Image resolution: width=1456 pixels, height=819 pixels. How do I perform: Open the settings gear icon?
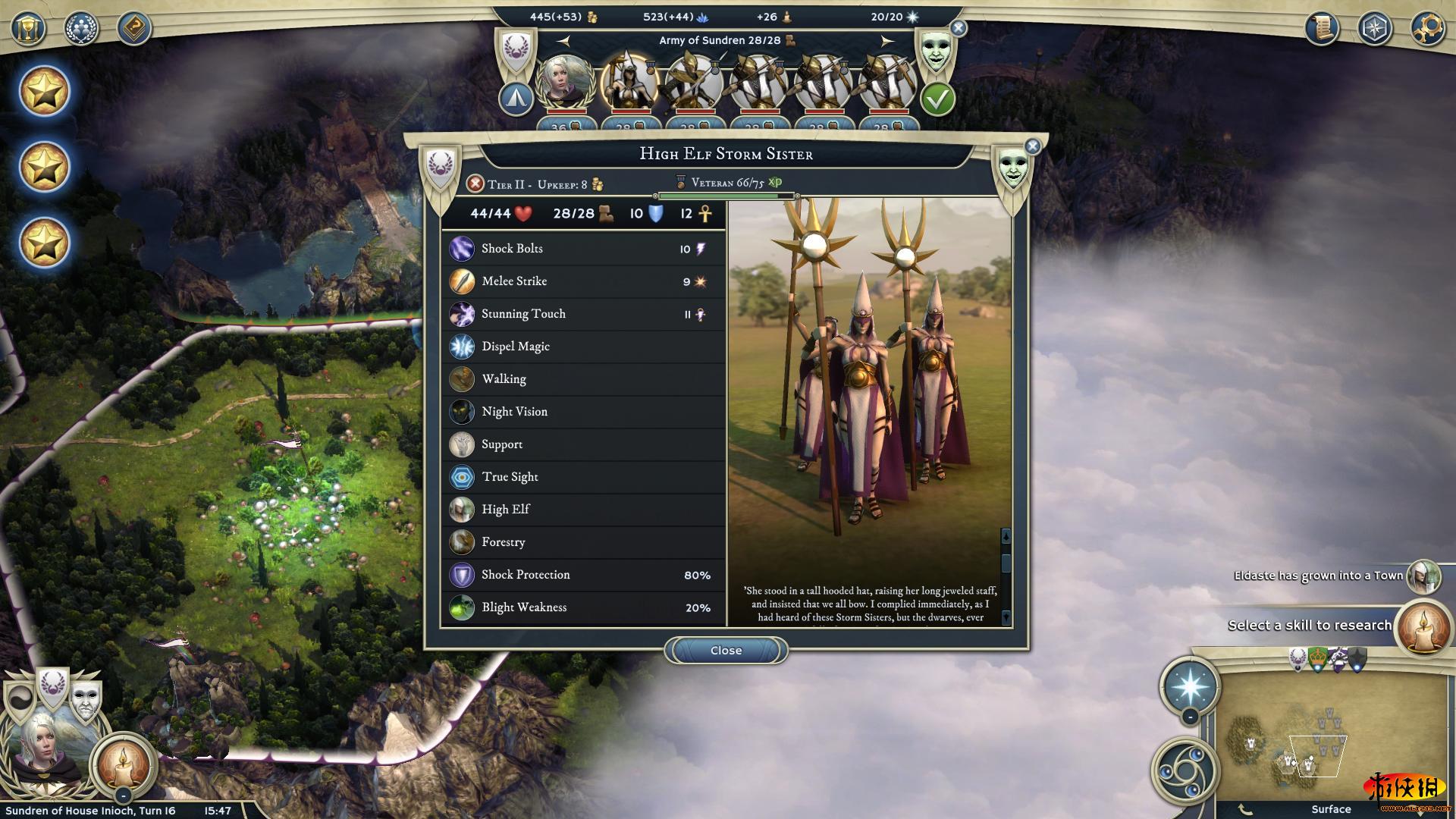[1428, 29]
